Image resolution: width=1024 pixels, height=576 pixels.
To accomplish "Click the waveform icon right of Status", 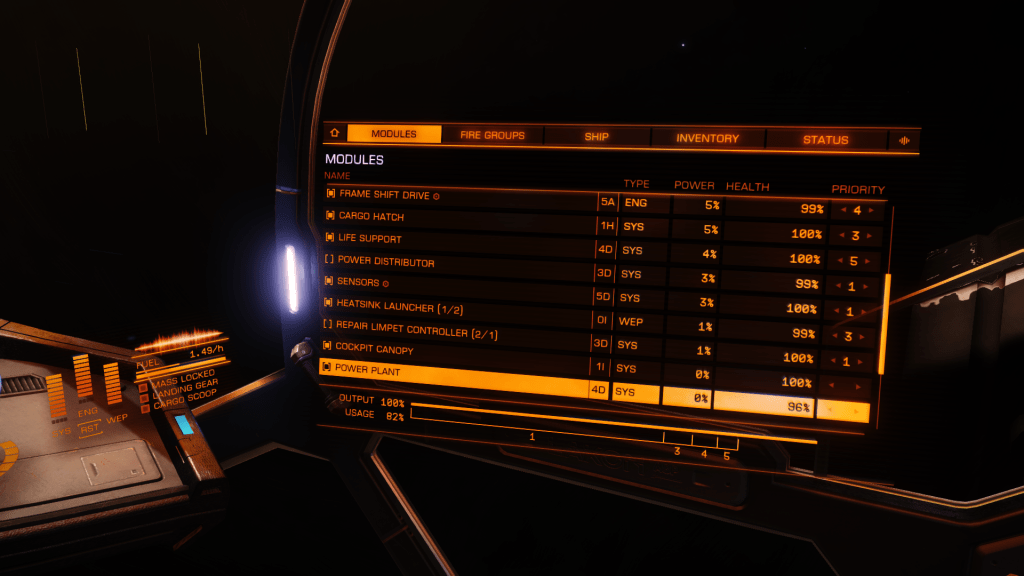I will click(x=904, y=141).
